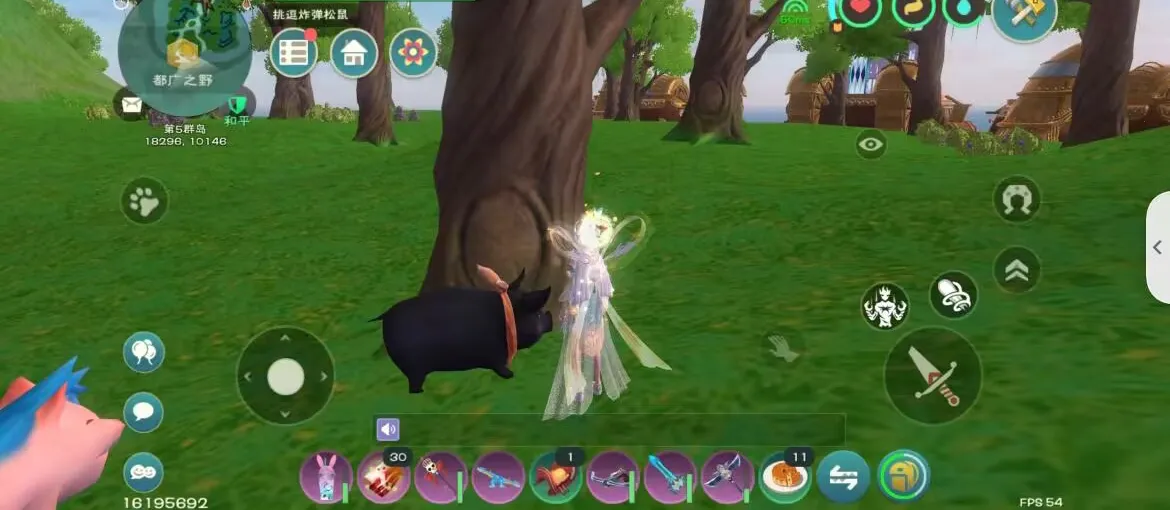Open the mail envelope icon
Viewport: 1170px width, 510px height.
tap(131, 103)
